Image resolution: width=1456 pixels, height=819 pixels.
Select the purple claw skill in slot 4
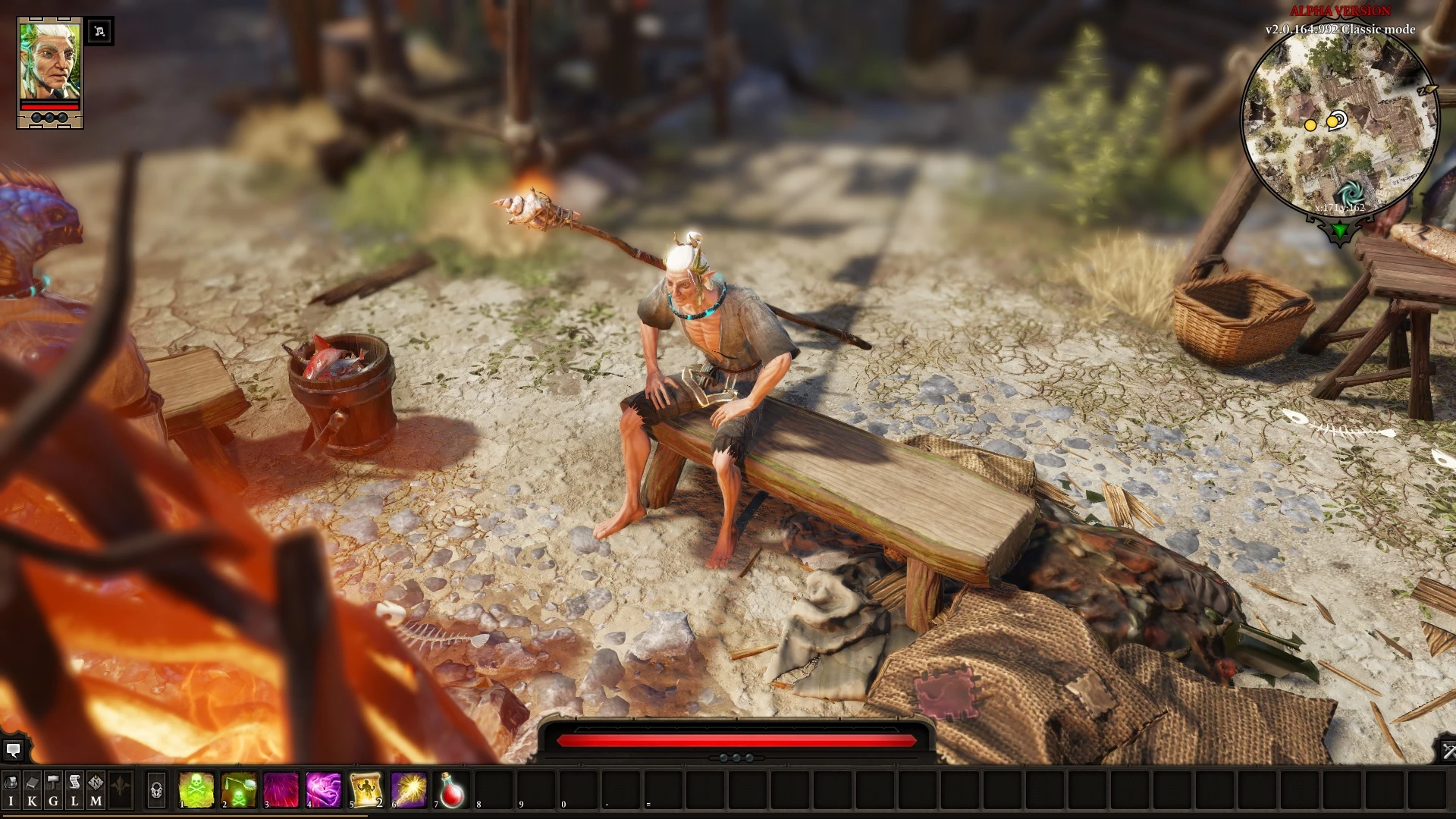click(325, 789)
